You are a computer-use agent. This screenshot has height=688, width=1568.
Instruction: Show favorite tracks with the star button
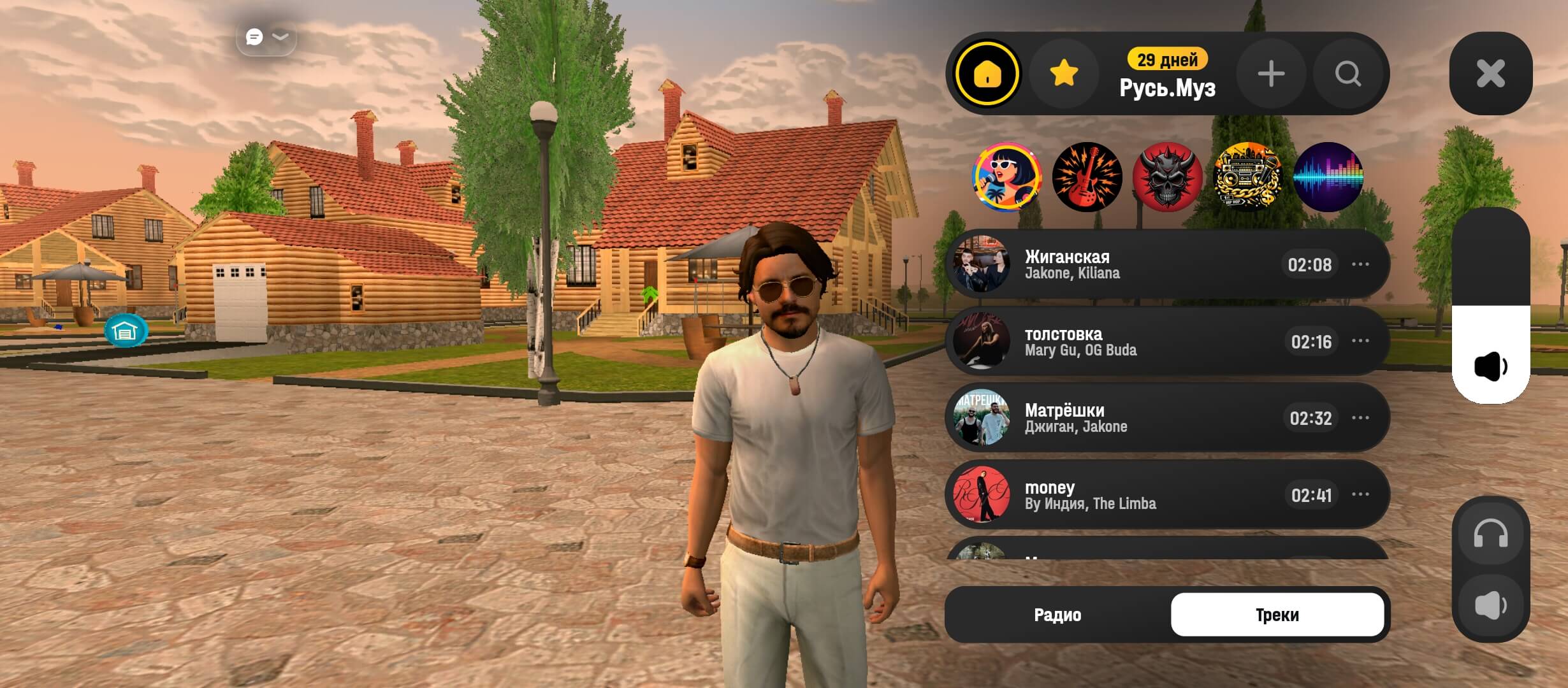tap(1064, 74)
